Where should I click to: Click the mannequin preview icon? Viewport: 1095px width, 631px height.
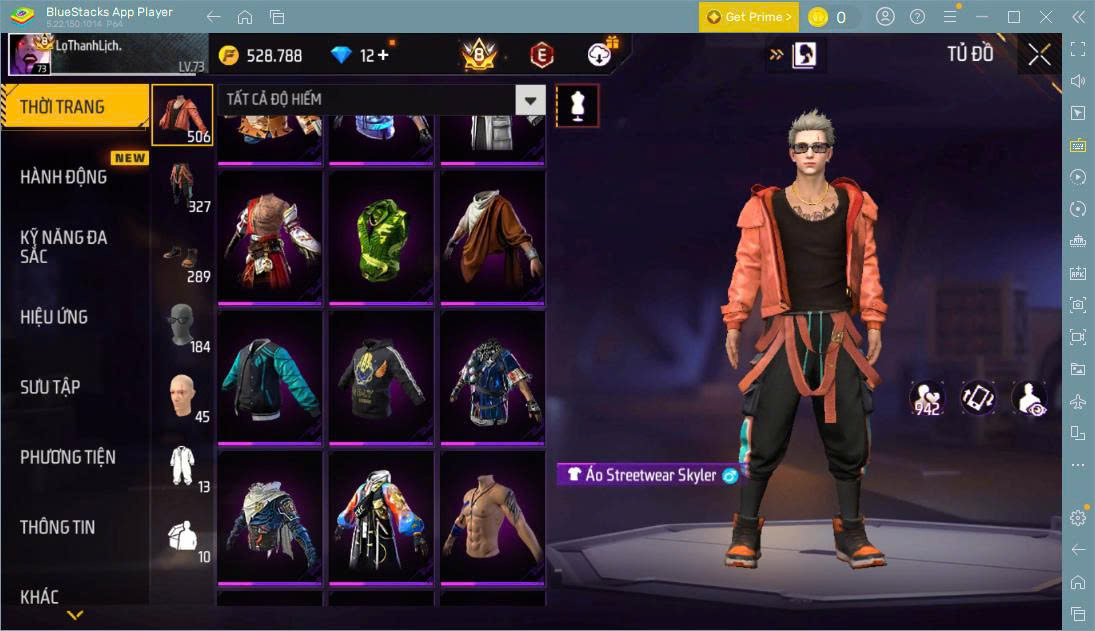[x=577, y=105]
